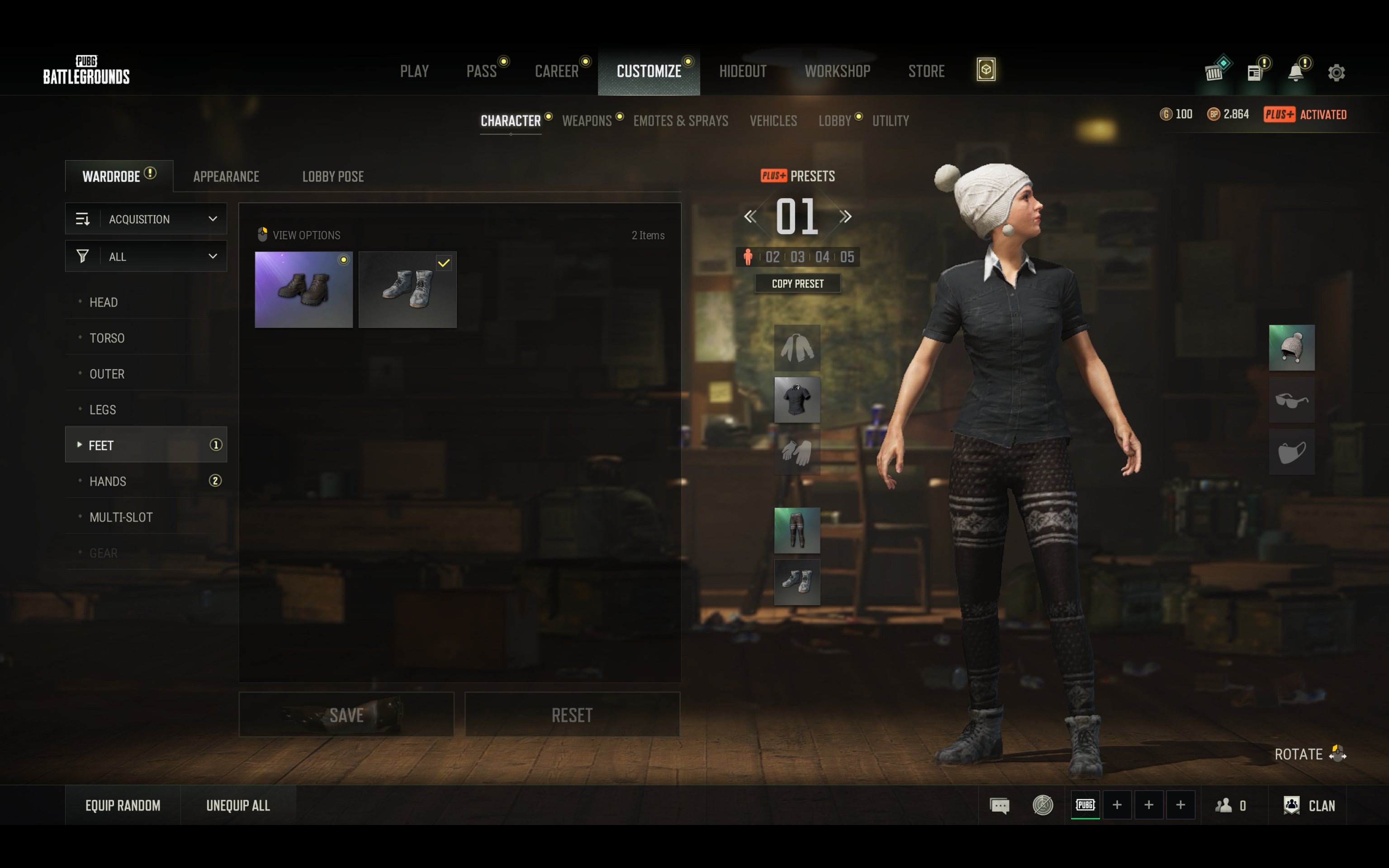1389x868 pixels.
Task: Expand the All filter dropdown
Action: [x=147, y=256]
